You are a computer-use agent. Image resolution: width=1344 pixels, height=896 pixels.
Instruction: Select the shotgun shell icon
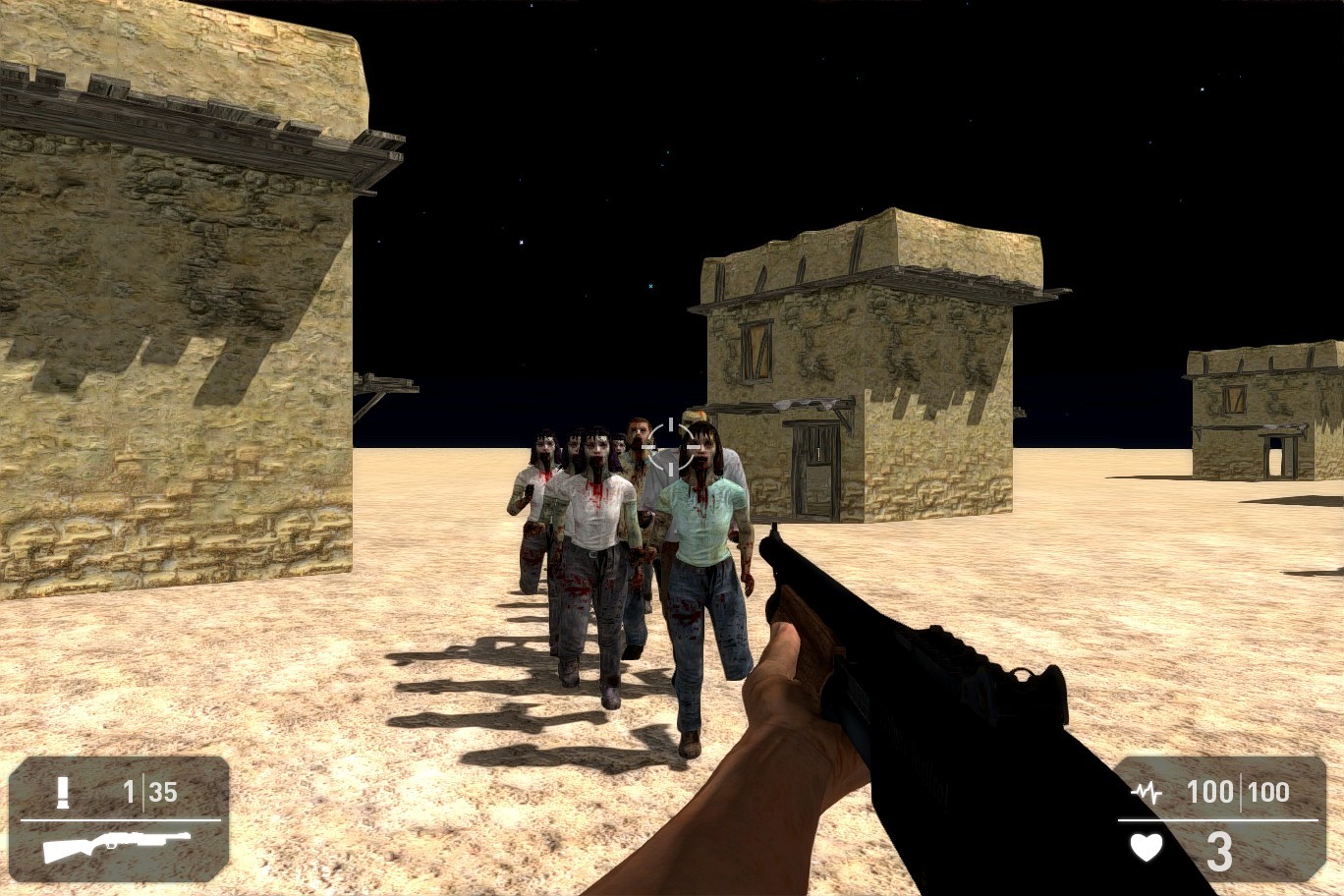click(63, 791)
